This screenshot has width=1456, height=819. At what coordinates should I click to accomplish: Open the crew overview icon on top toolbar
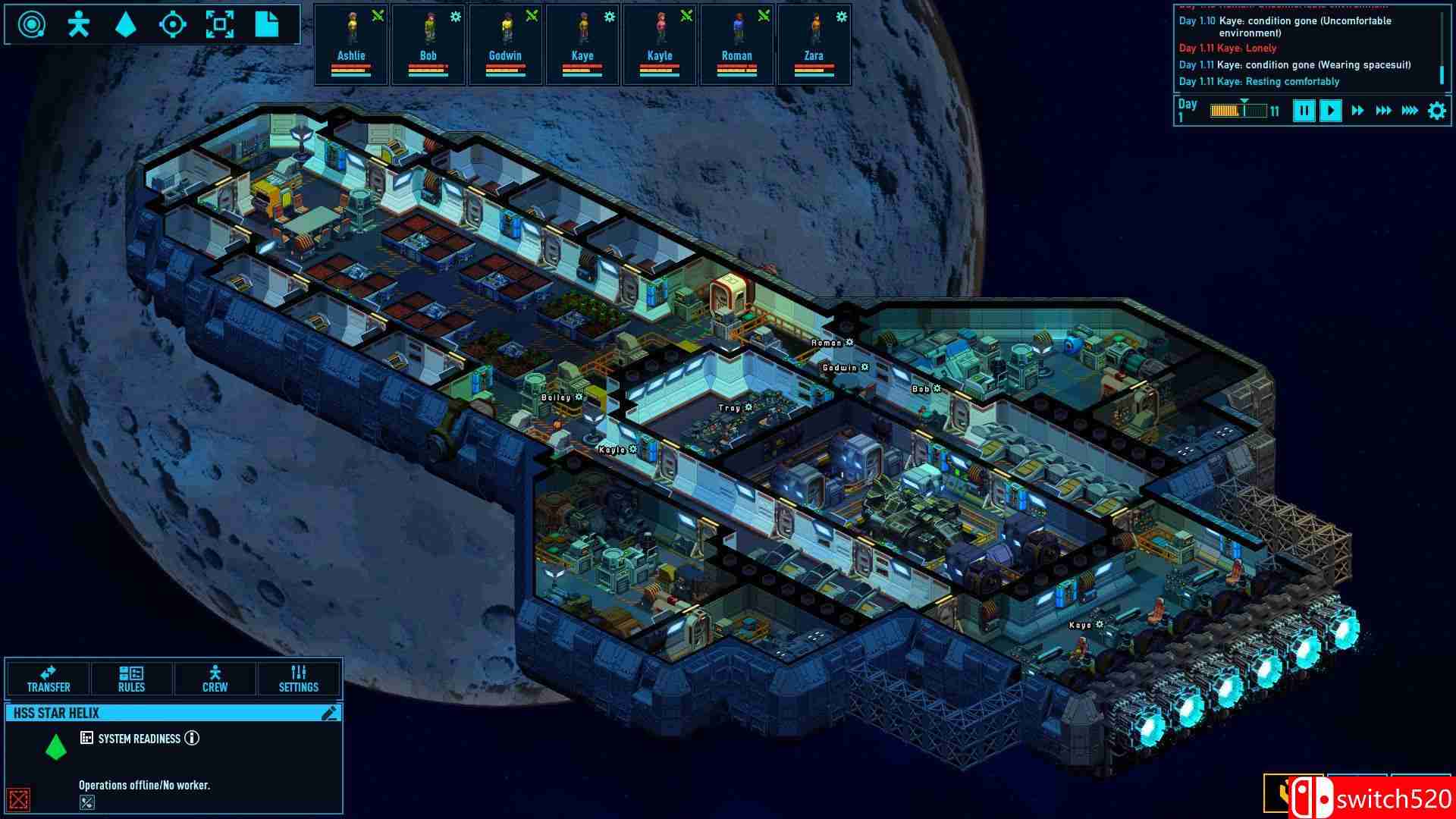point(78,24)
